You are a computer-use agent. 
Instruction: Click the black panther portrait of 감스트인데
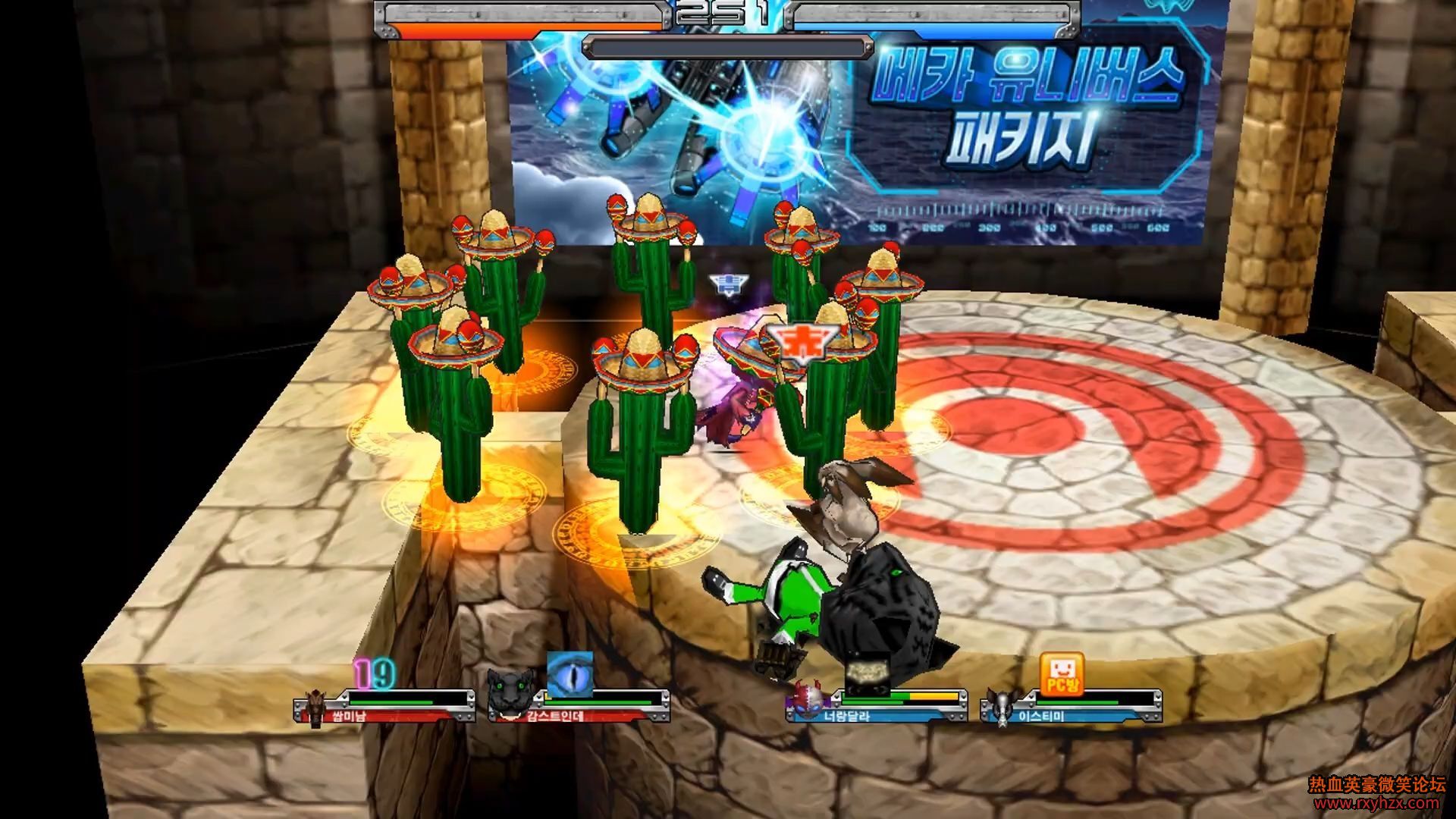click(504, 692)
